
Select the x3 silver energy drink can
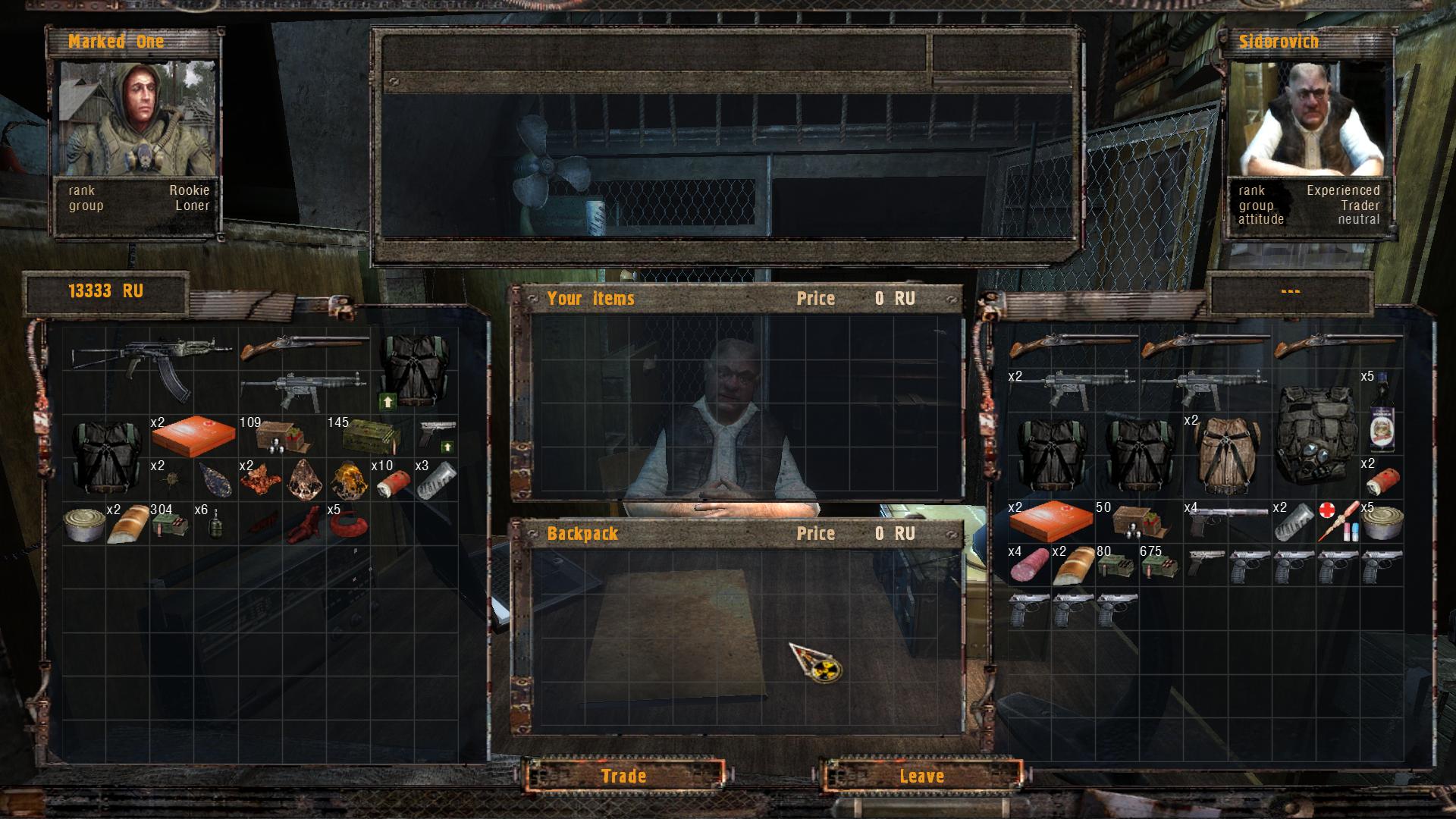coord(437,480)
